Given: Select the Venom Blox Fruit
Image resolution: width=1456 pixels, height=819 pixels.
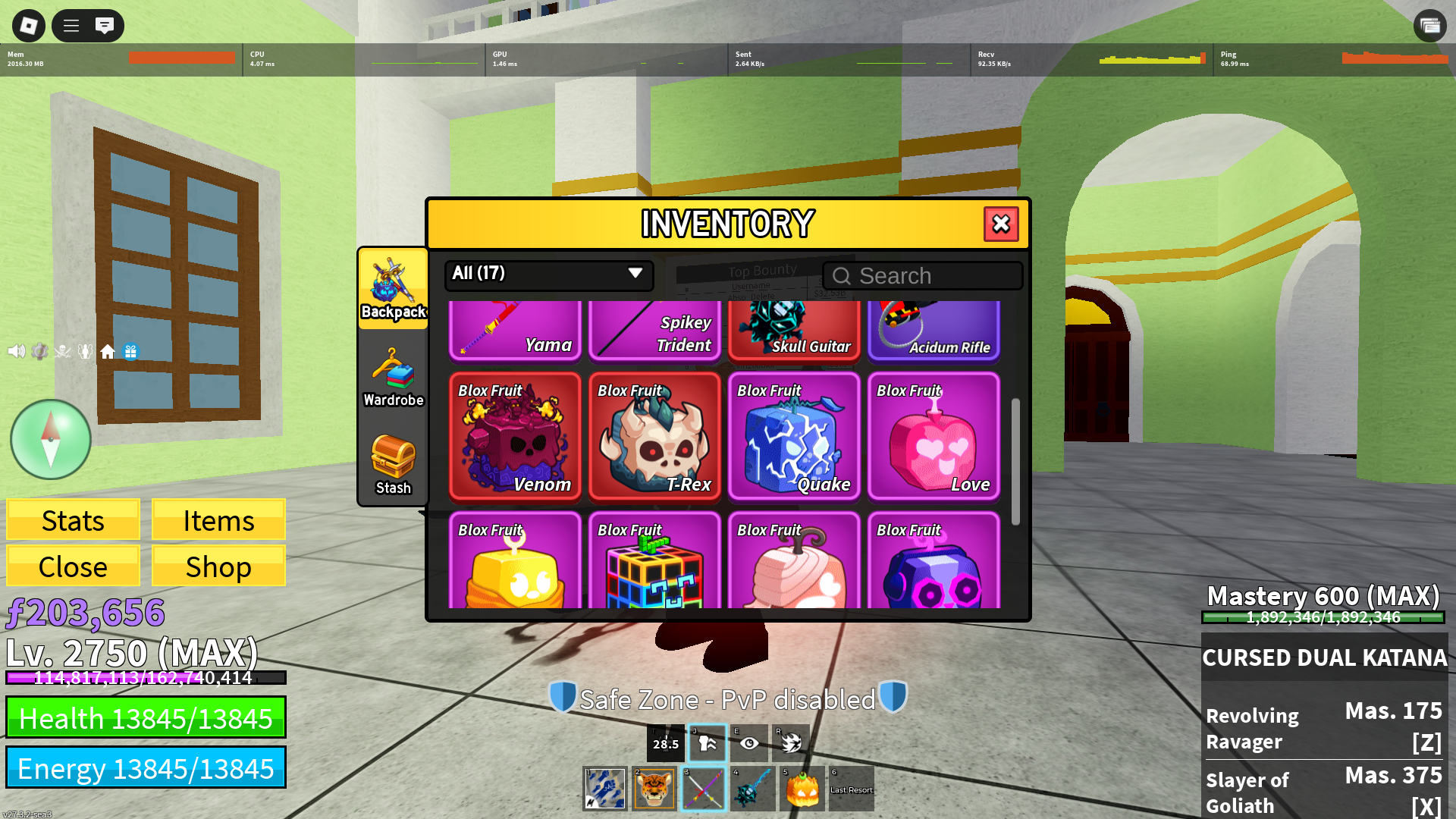Looking at the screenshot, I should 515,437.
